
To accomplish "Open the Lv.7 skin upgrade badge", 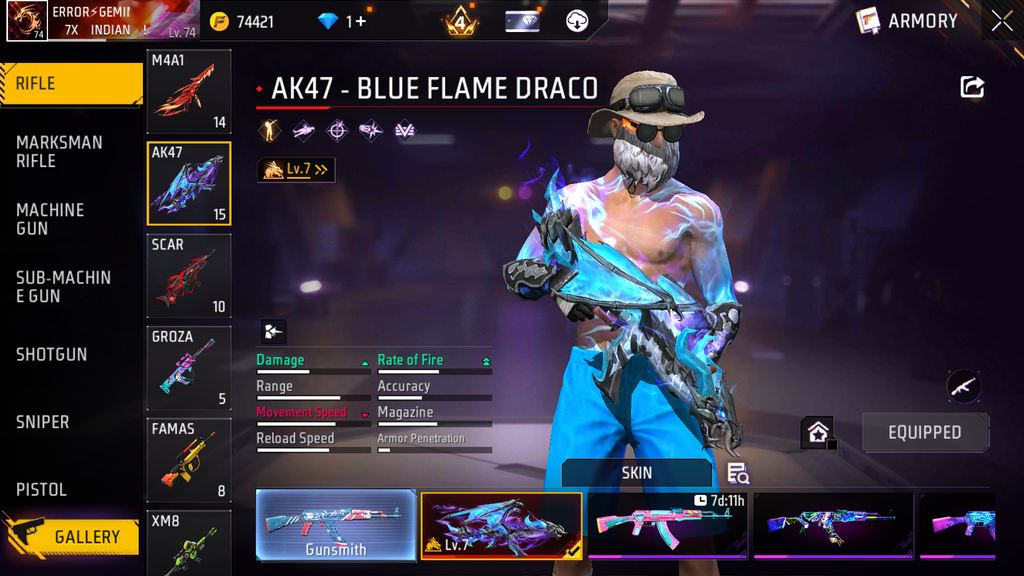I will [x=296, y=170].
